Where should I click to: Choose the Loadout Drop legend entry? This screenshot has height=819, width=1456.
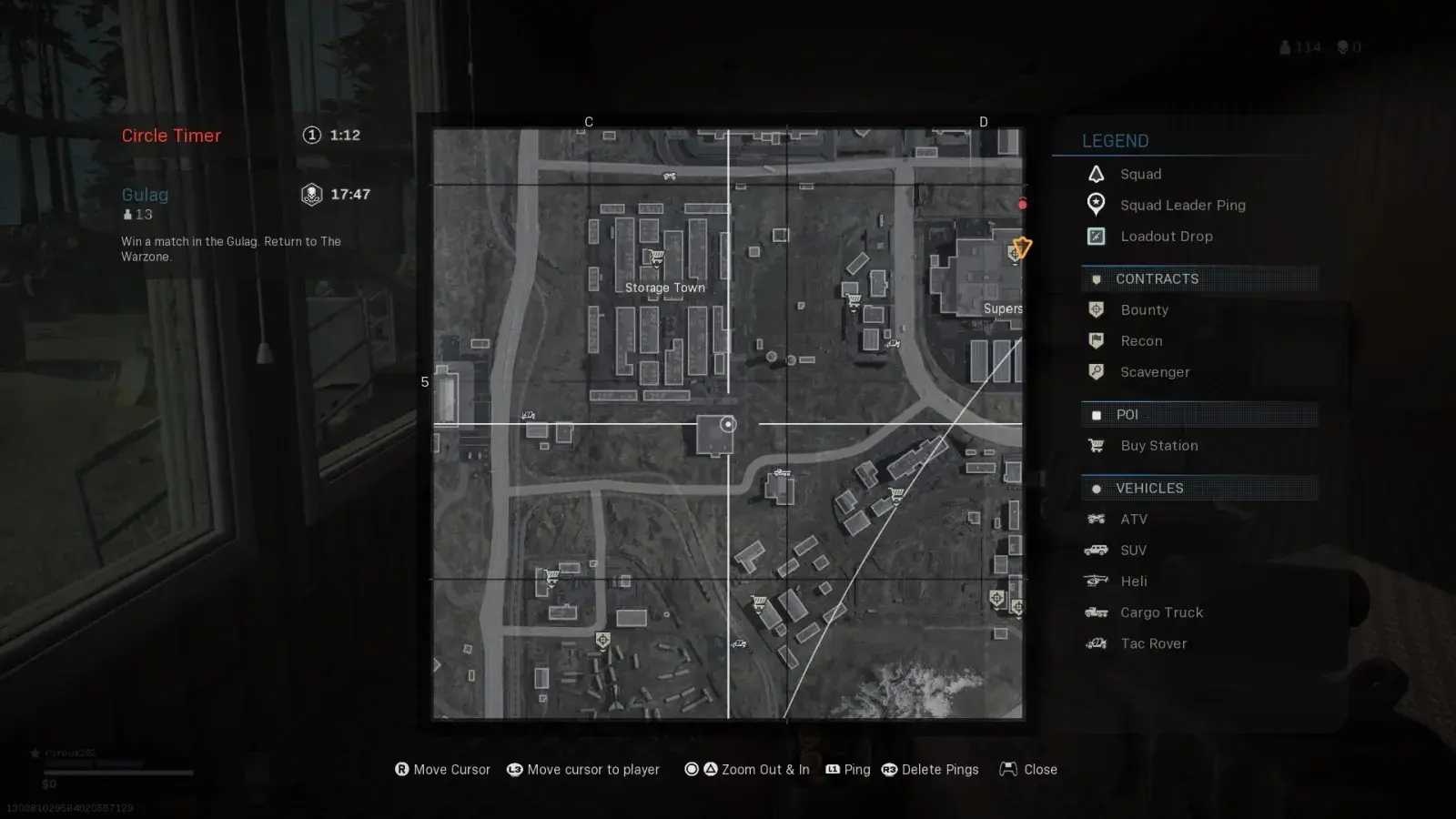(x=1166, y=236)
